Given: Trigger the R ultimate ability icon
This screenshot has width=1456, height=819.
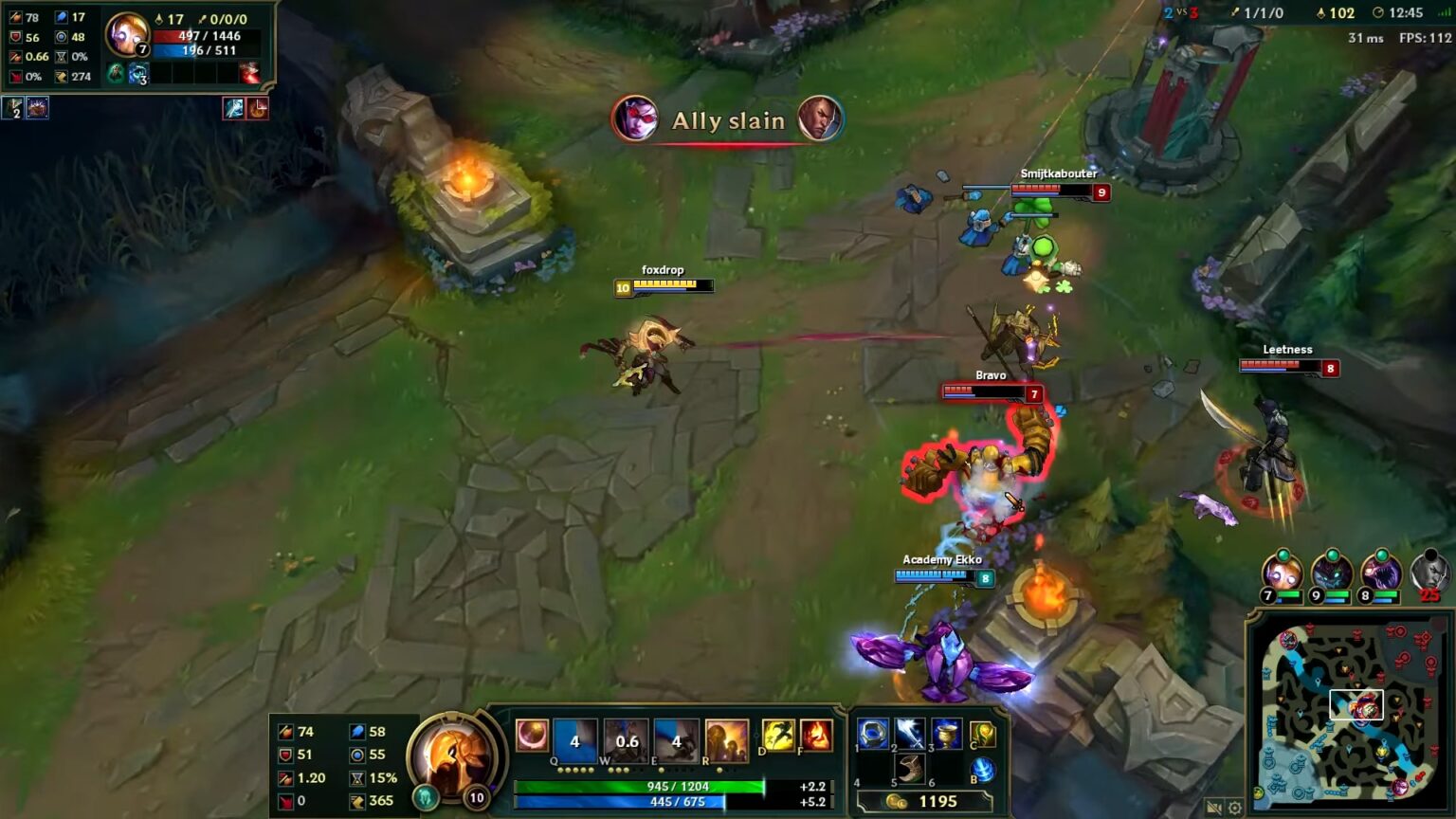Looking at the screenshot, I should tap(728, 737).
